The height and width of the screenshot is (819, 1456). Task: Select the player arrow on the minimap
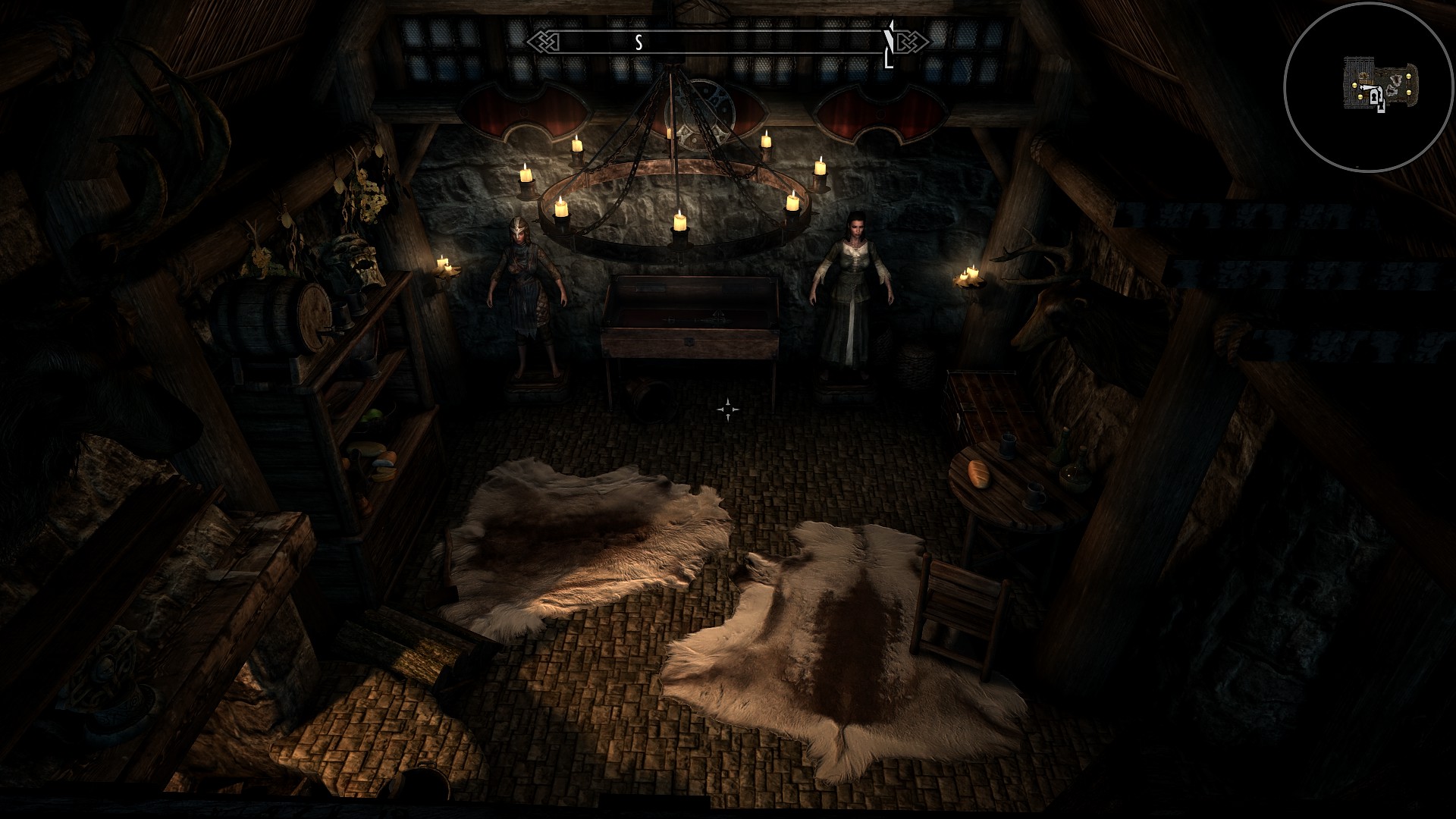[1368, 86]
